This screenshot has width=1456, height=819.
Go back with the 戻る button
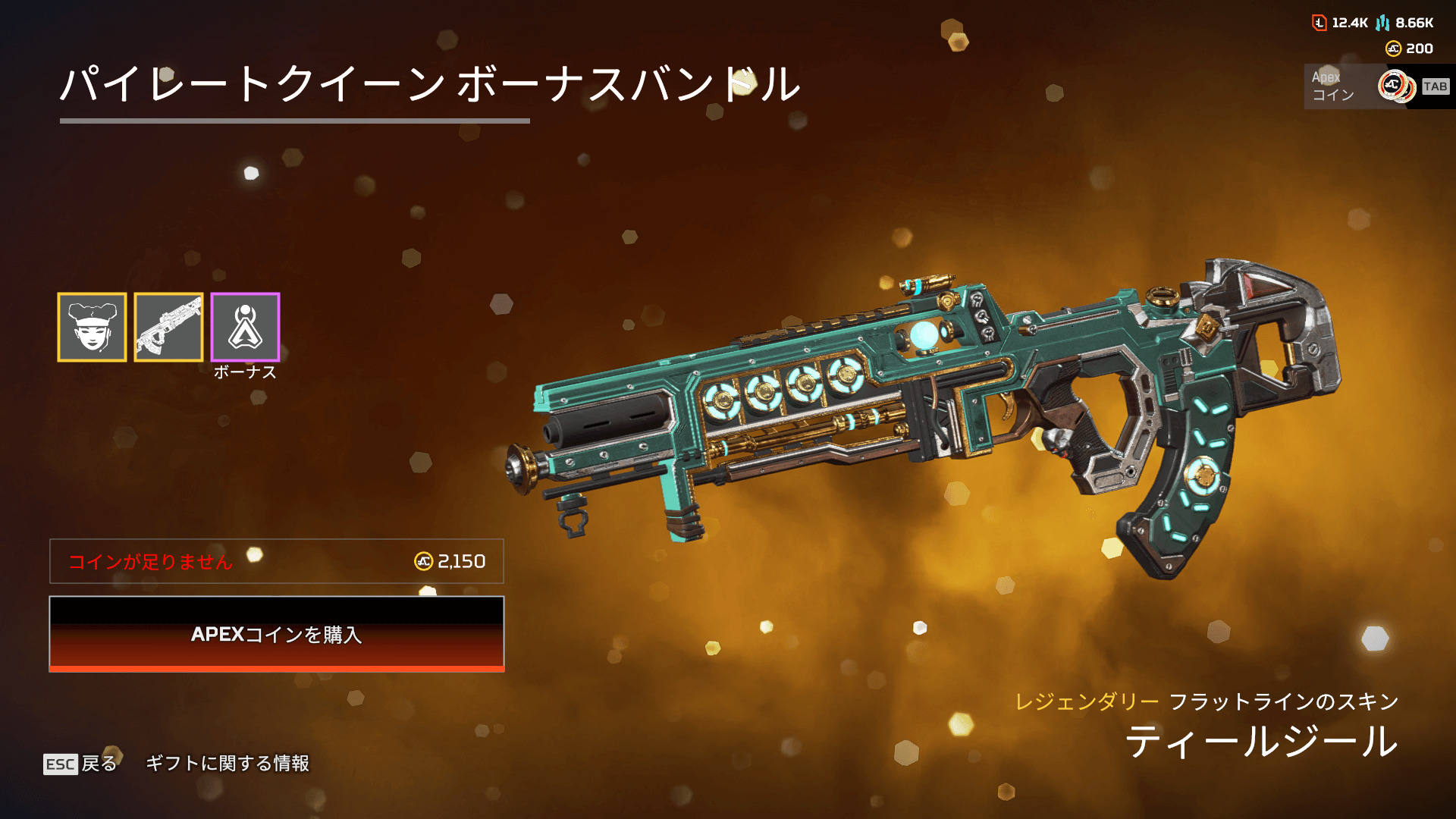(81, 764)
